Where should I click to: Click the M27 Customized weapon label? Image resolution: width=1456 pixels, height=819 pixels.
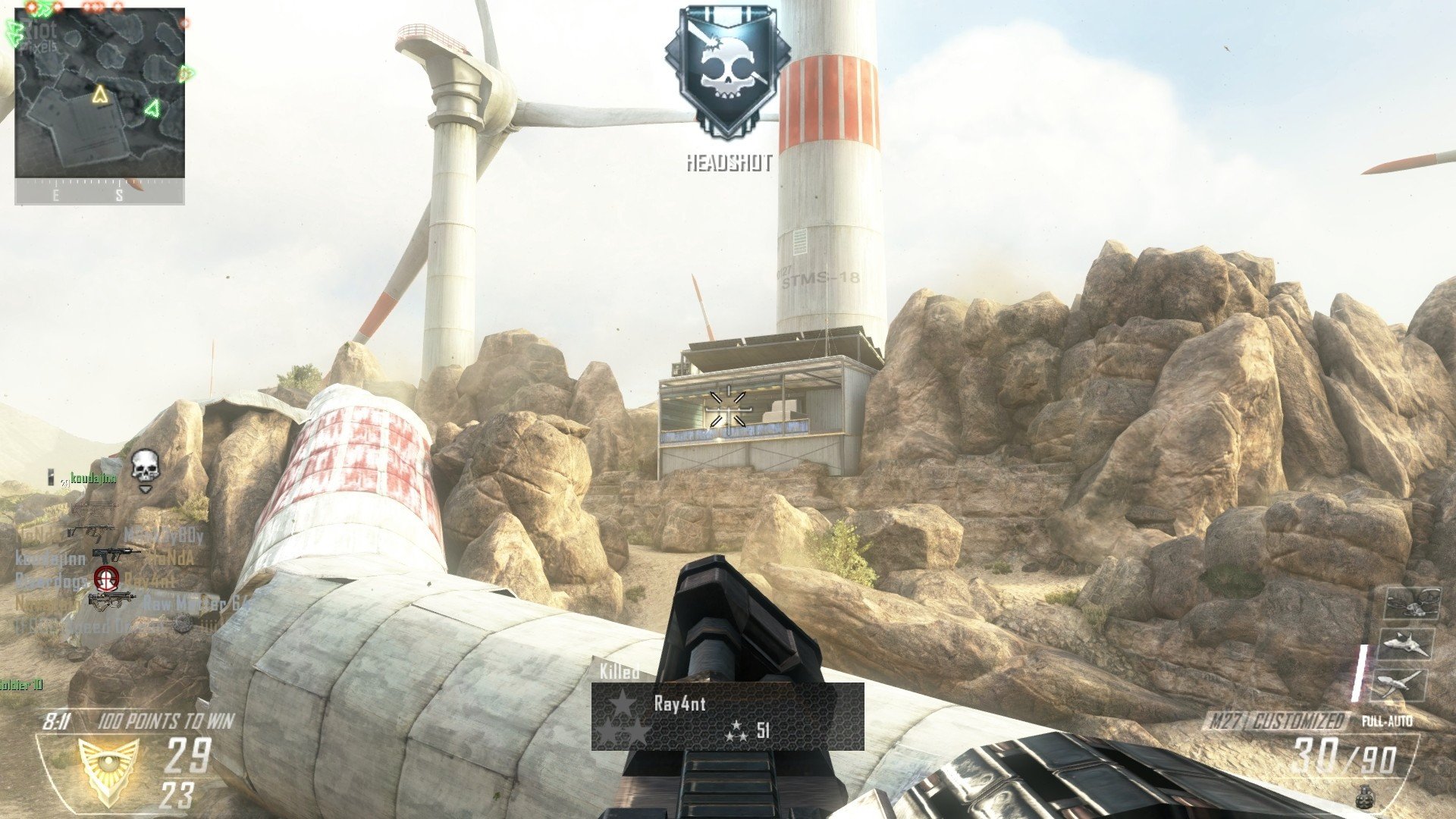click(1276, 720)
